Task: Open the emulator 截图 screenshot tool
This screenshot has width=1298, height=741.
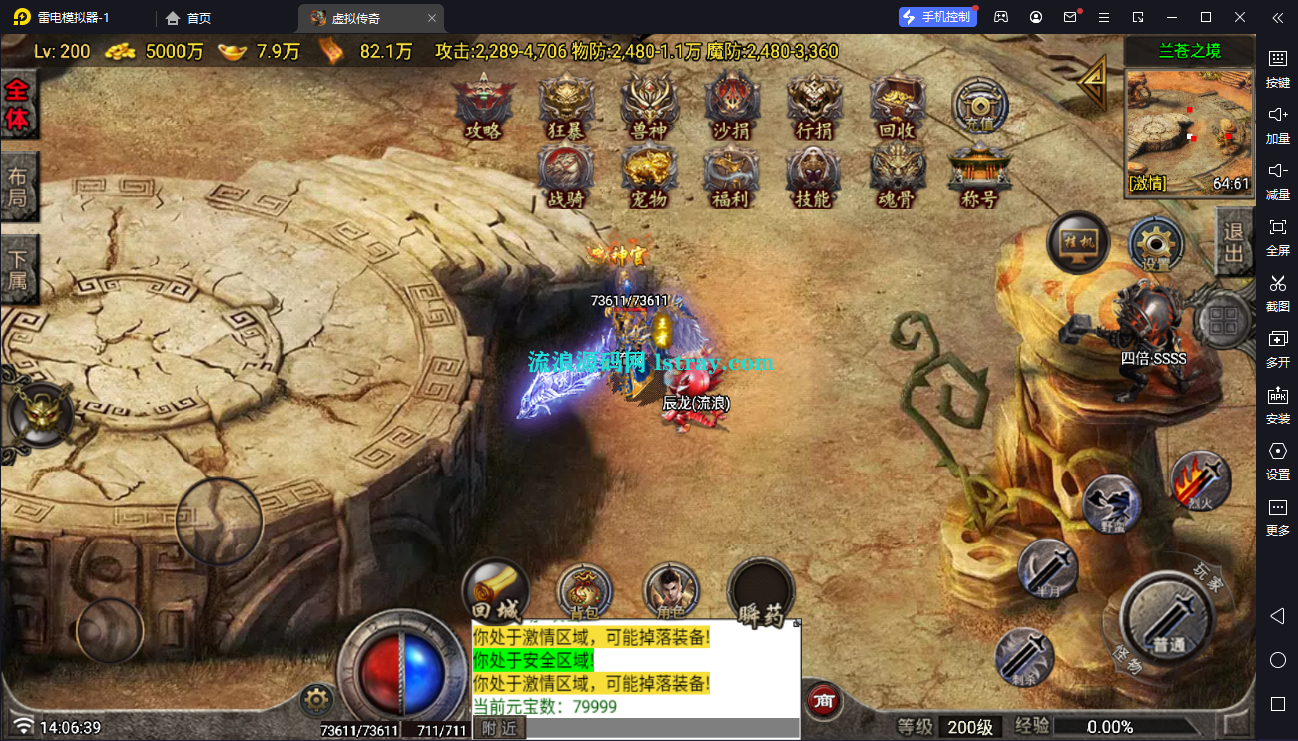Action: tap(1277, 289)
